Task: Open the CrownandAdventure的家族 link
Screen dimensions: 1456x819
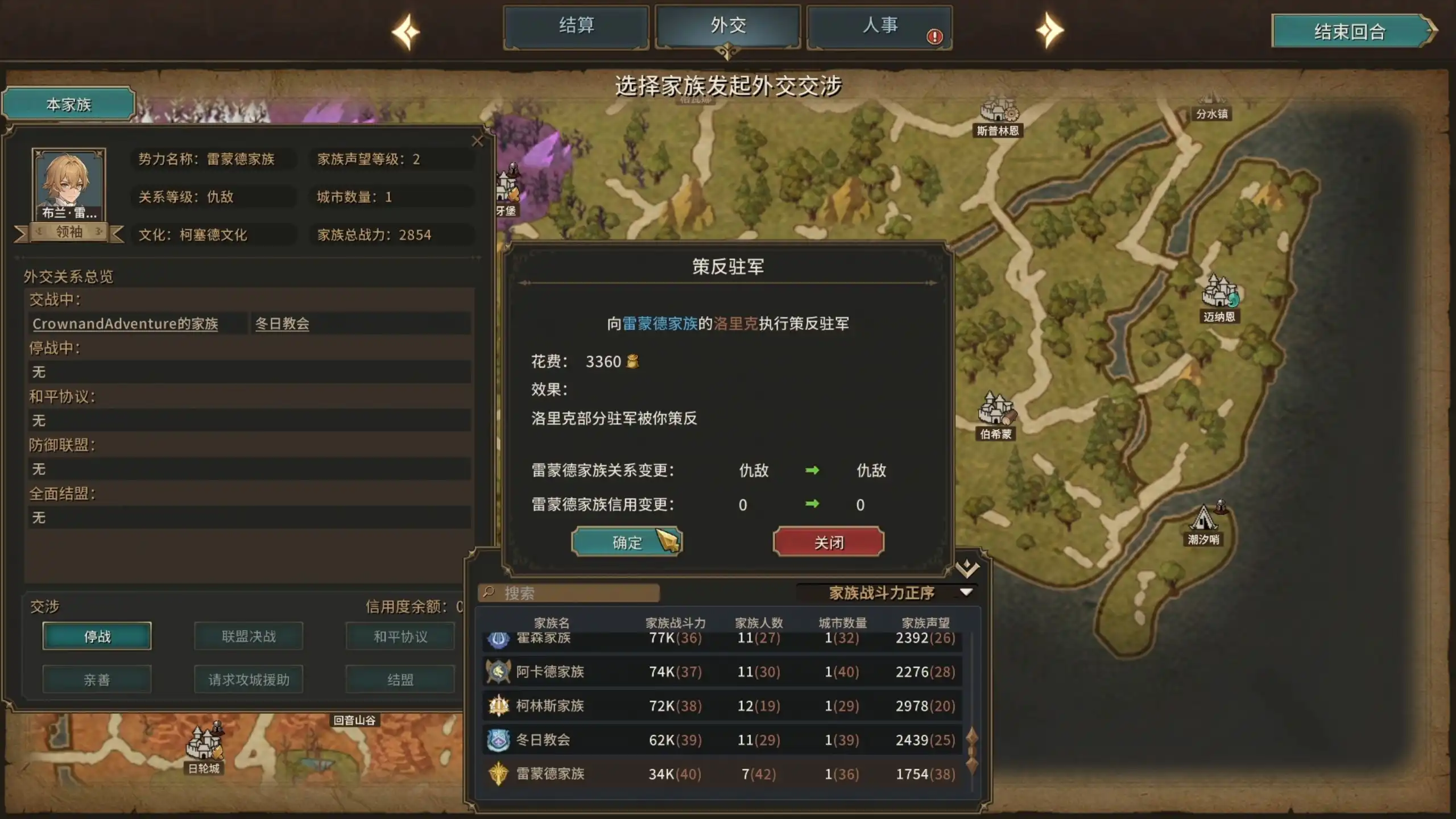Action: coord(126,324)
